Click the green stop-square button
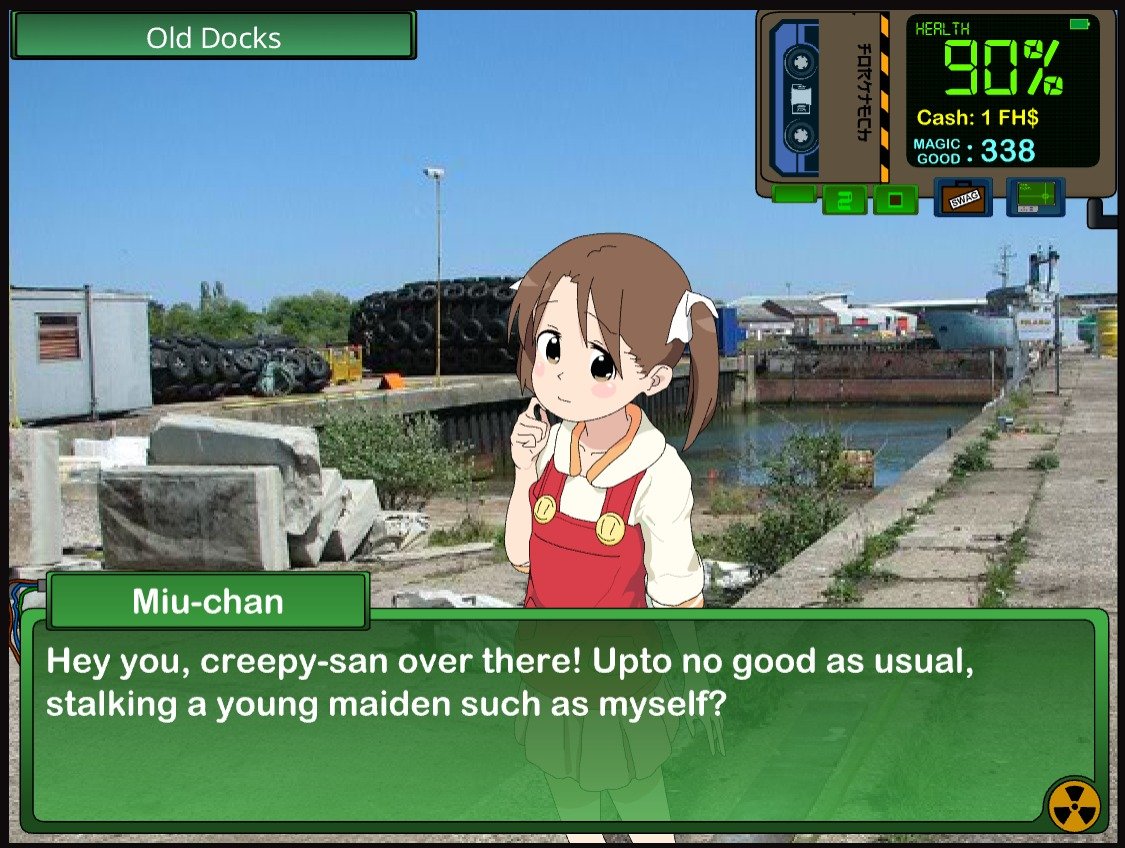1125x848 pixels. (x=895, y=200)
